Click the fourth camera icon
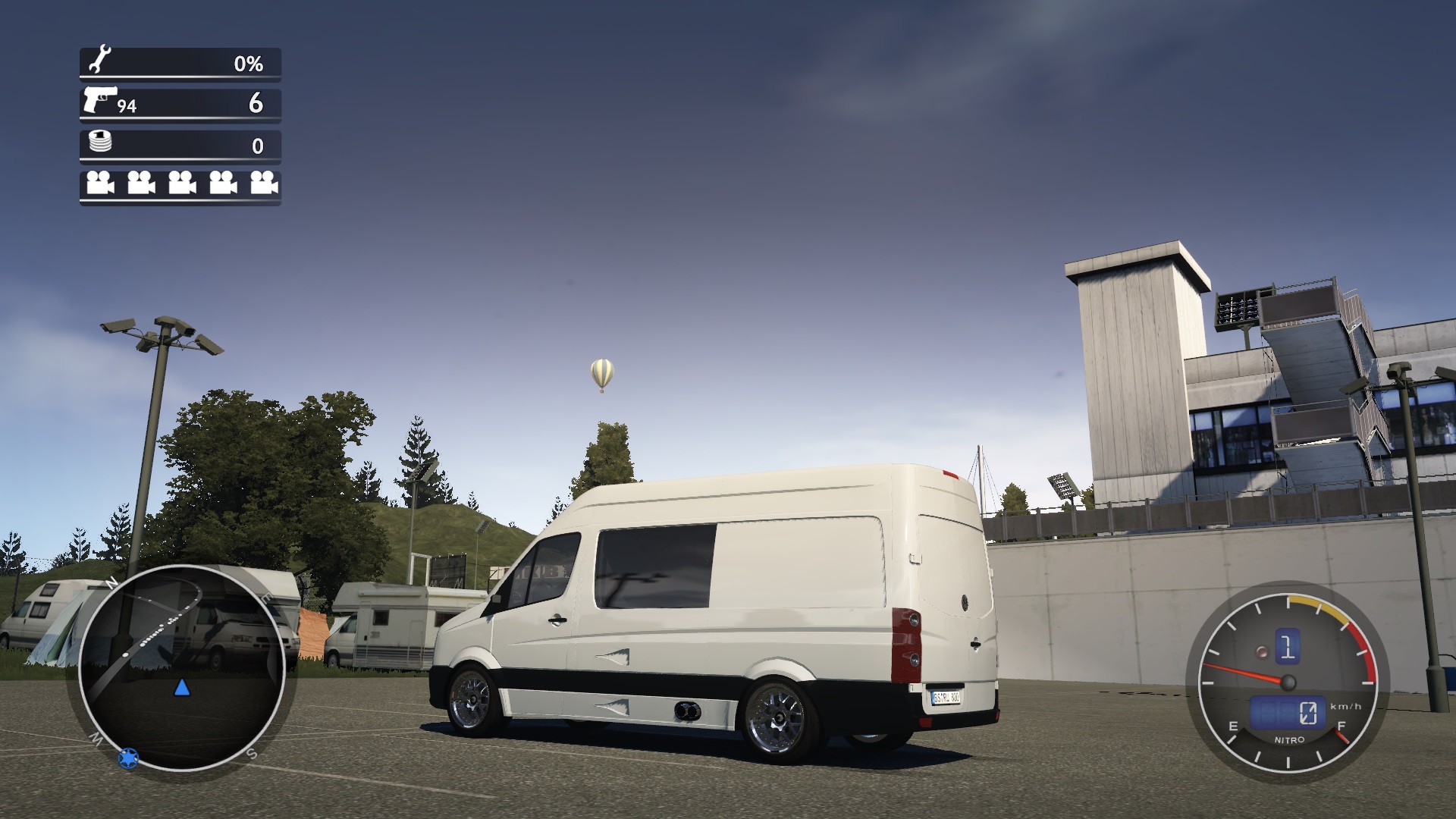Image resolution: width=1456 pixels, height=819 pixels. coord(223,184)
